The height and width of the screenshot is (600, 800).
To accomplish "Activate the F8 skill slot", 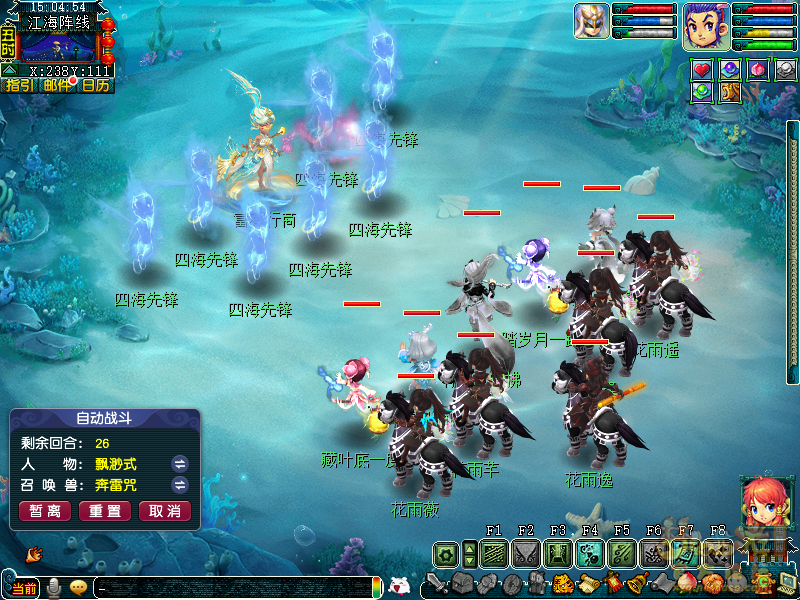I will (x=718, y=553).
